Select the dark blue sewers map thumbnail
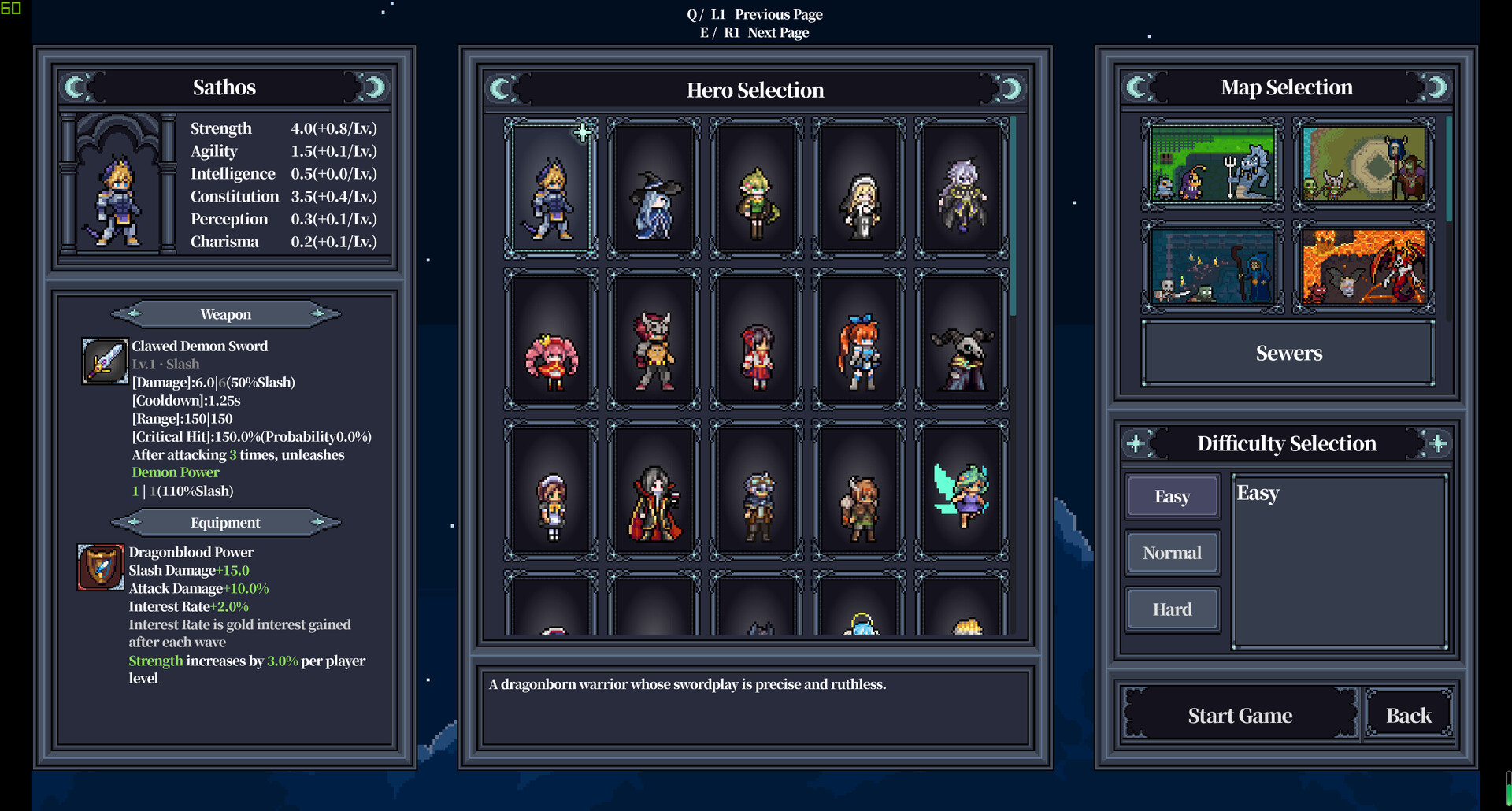The width and height of the screenshot is (1512, 811). coord(1212,267)
